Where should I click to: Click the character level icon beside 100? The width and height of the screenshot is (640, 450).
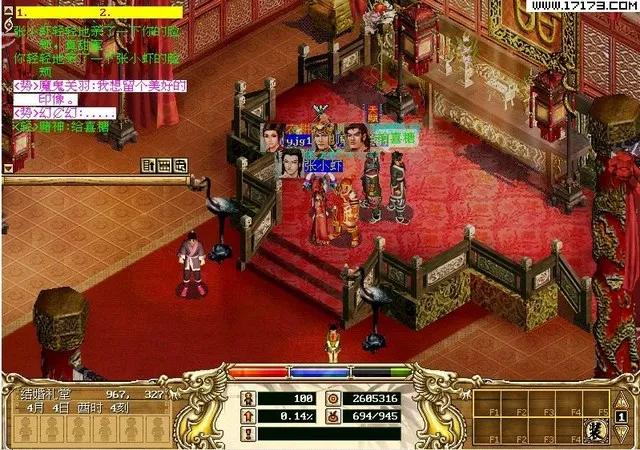[248, 398]
